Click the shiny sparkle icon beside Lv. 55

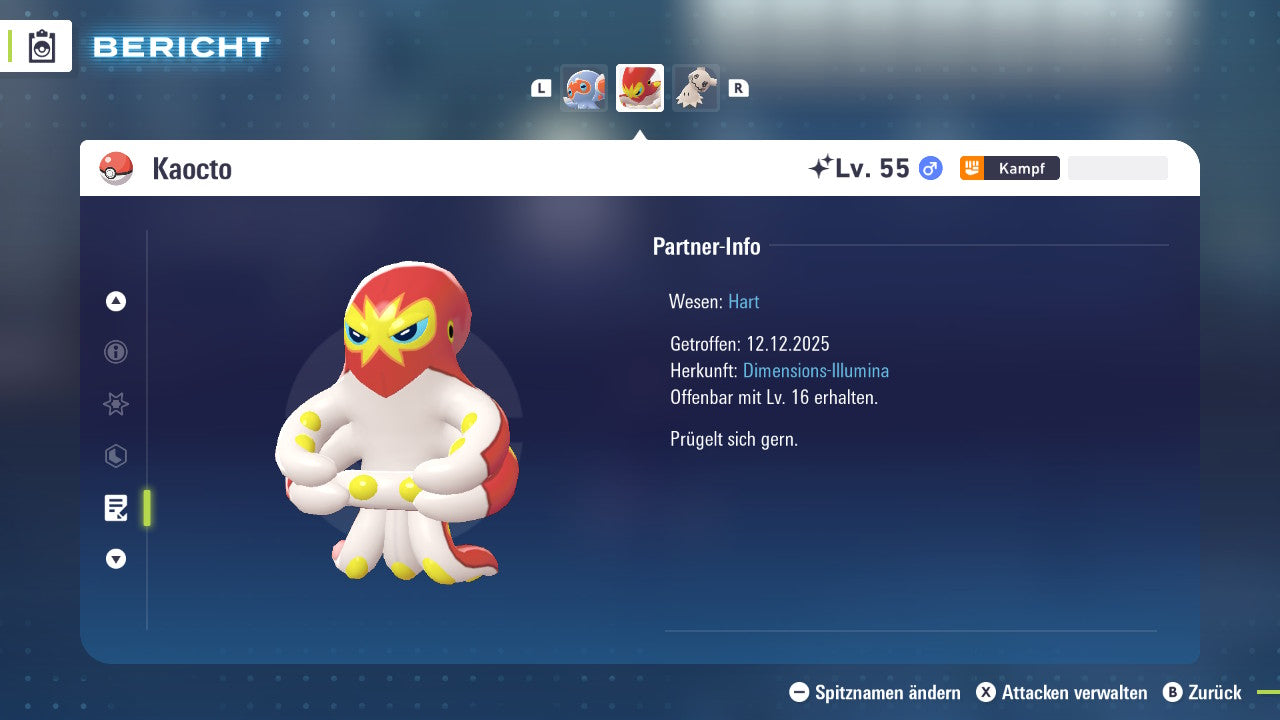820,168
